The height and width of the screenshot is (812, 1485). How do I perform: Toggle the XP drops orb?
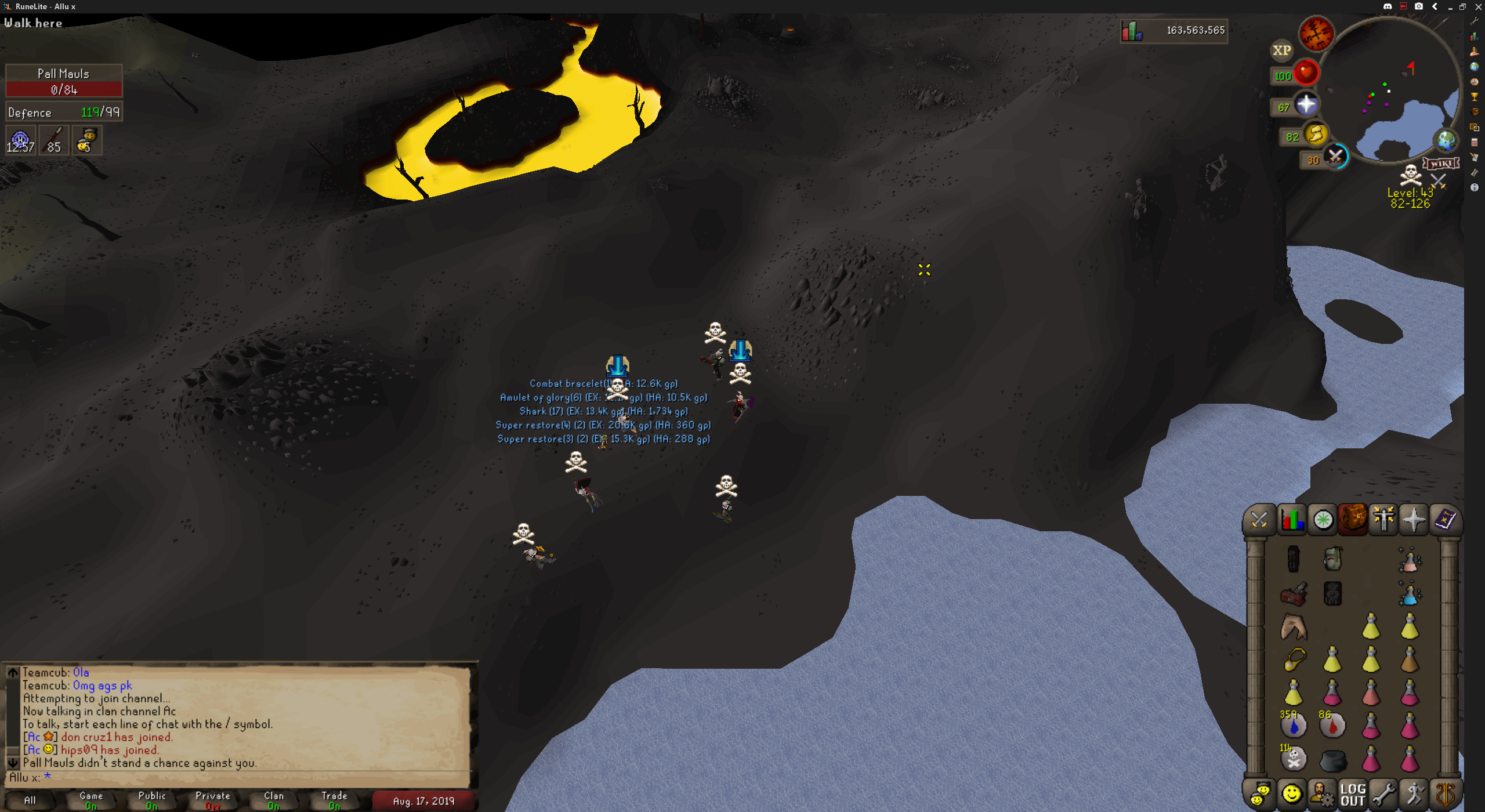tap(1281, 50)
